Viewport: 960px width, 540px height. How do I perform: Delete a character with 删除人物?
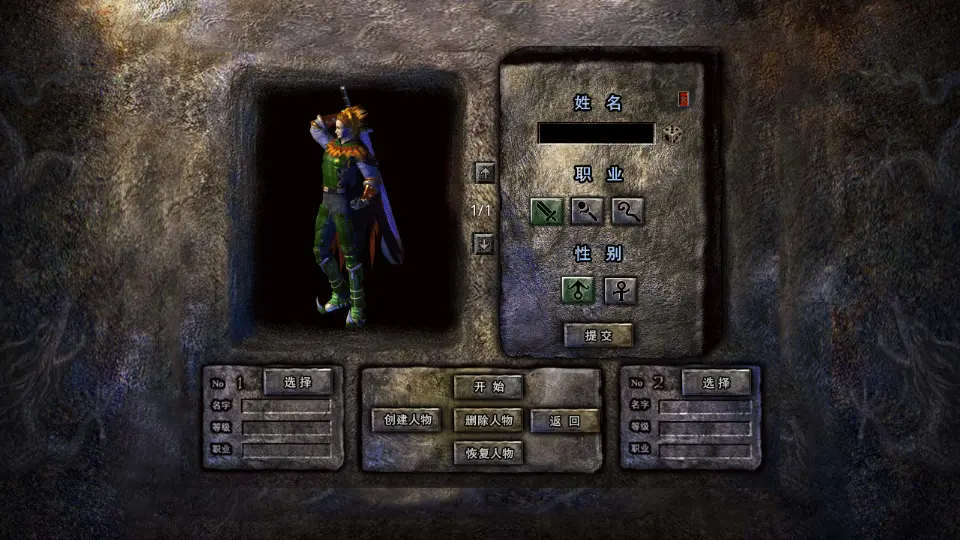(489, 420)
